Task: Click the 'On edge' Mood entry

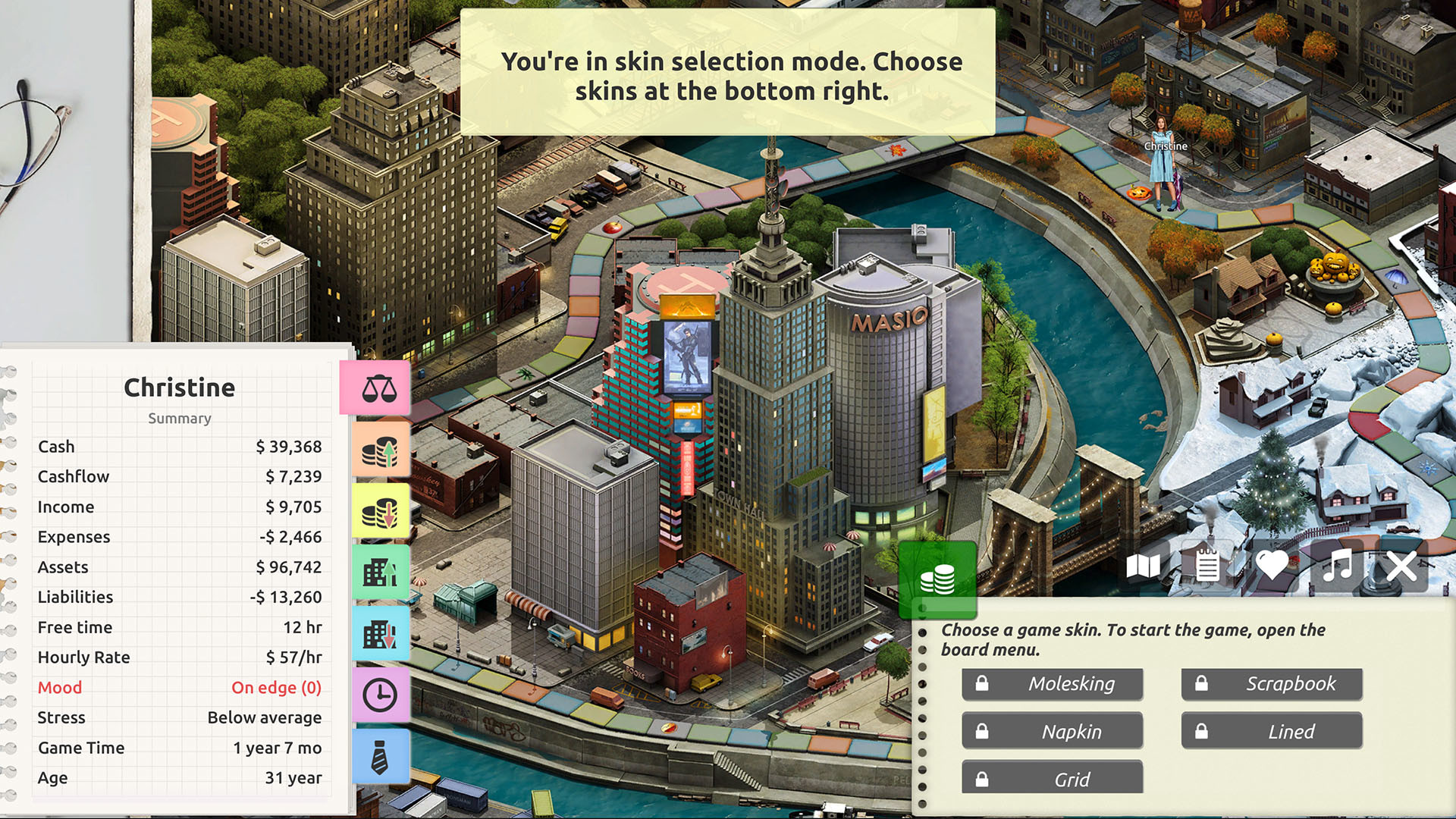Action: tap(277, 687)
